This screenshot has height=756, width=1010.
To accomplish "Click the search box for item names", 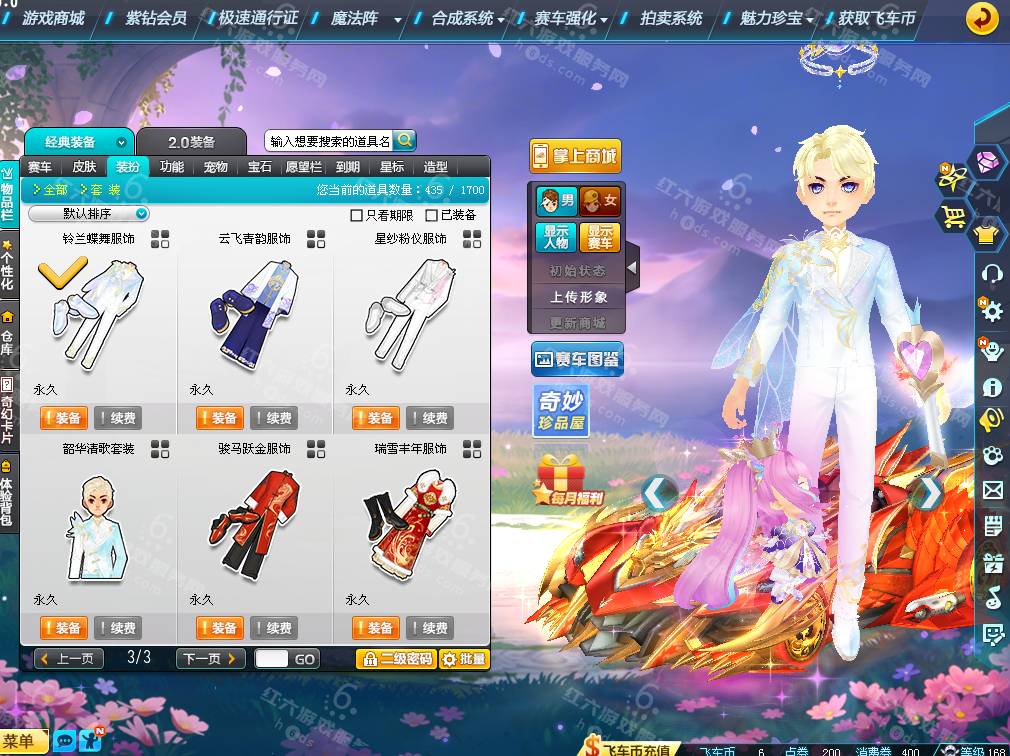I will pos(330,142).
